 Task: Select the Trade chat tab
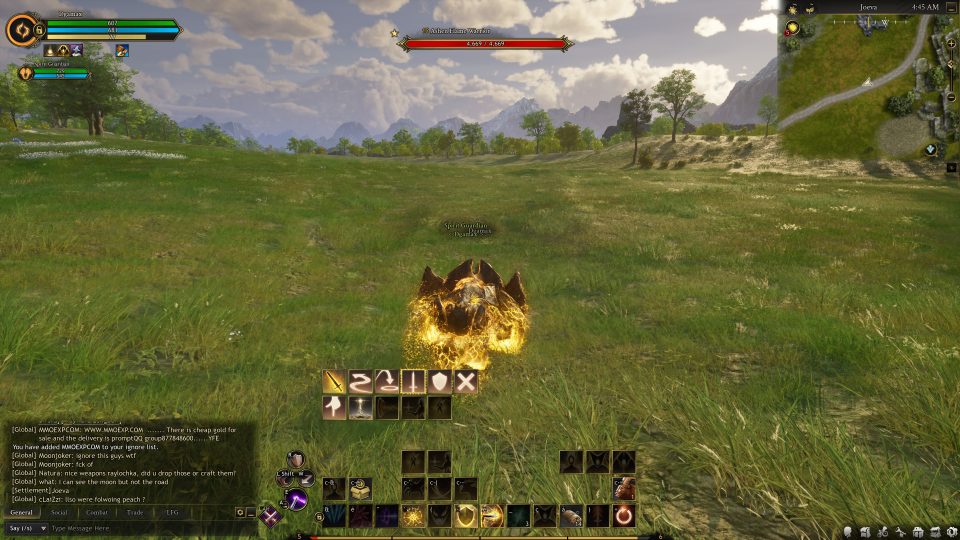pos(135,512)
